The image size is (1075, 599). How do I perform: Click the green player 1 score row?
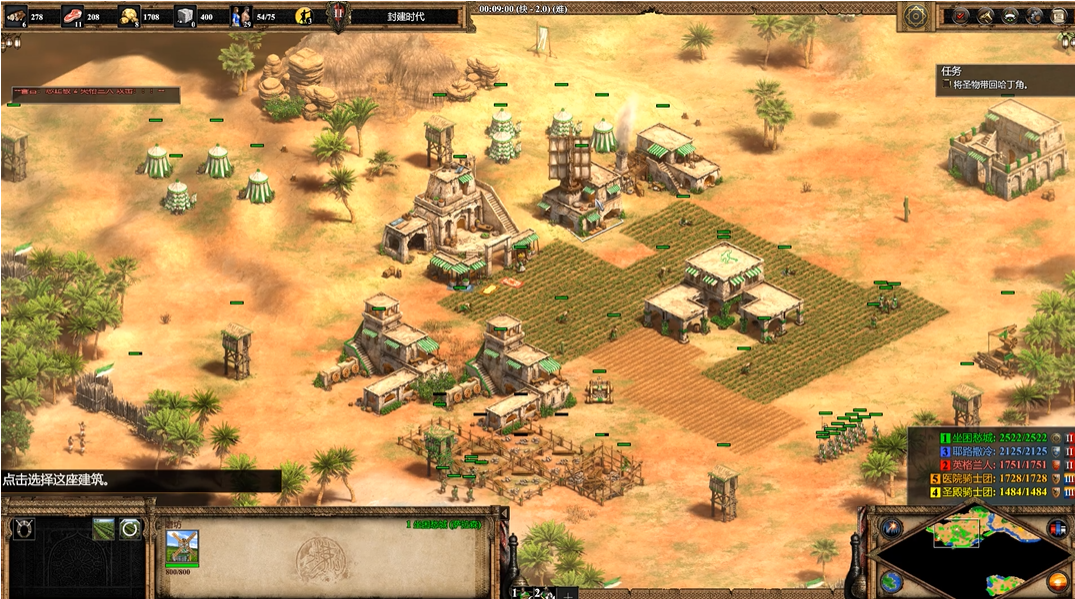pos(990,438)
